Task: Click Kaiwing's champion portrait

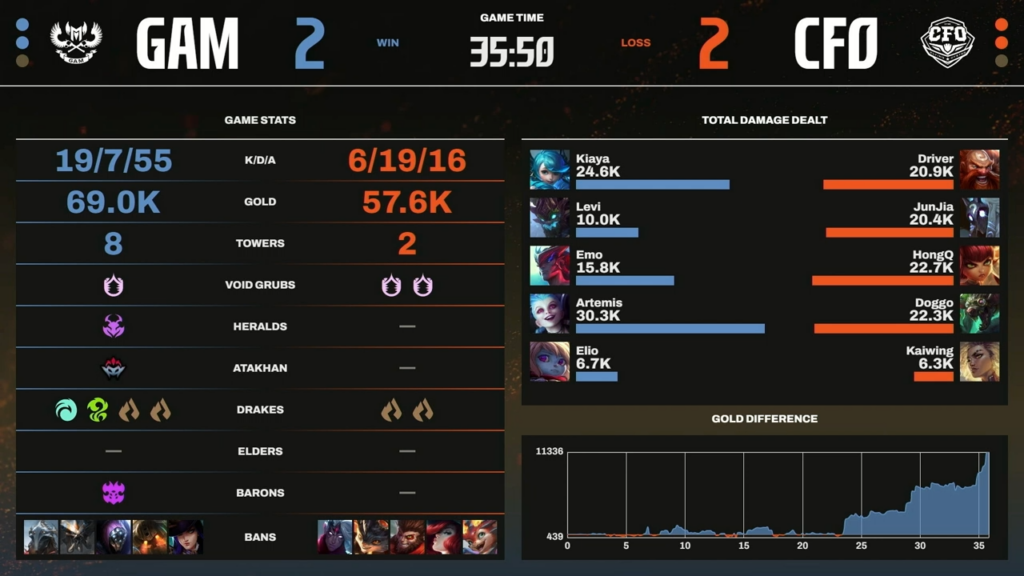Action: coord(979,361)
